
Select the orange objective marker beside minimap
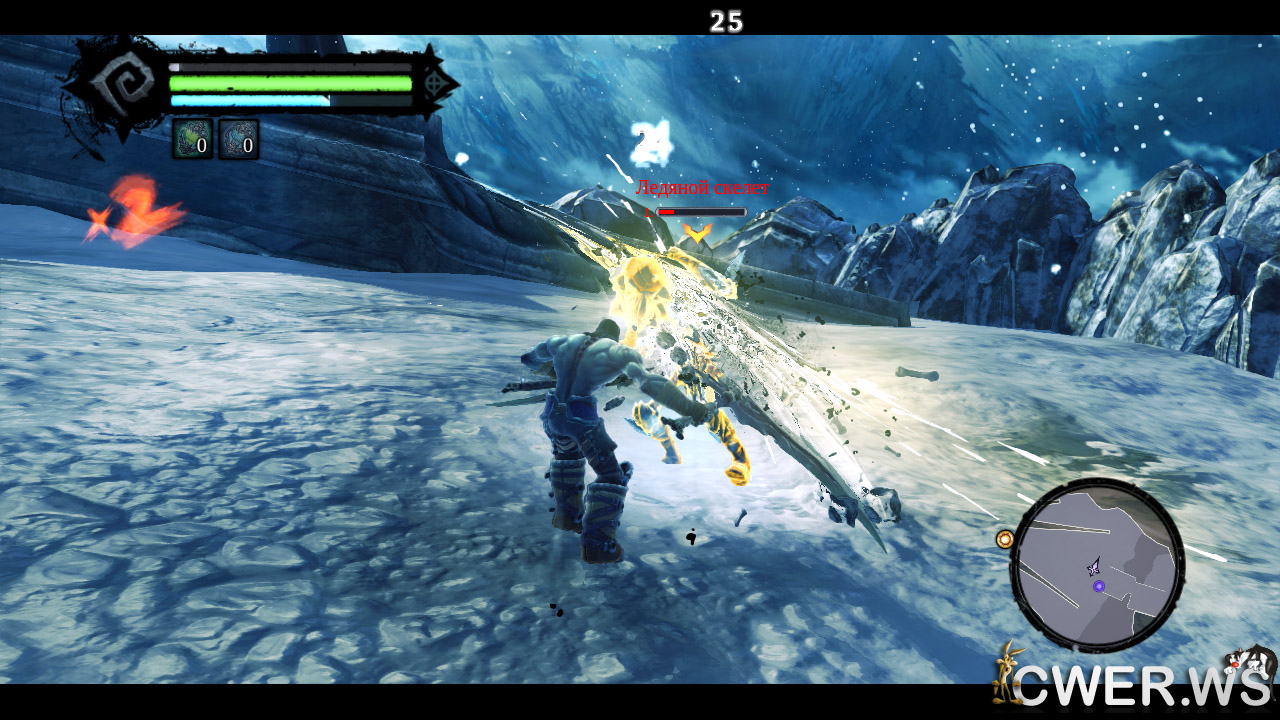tap(1005, 539)
